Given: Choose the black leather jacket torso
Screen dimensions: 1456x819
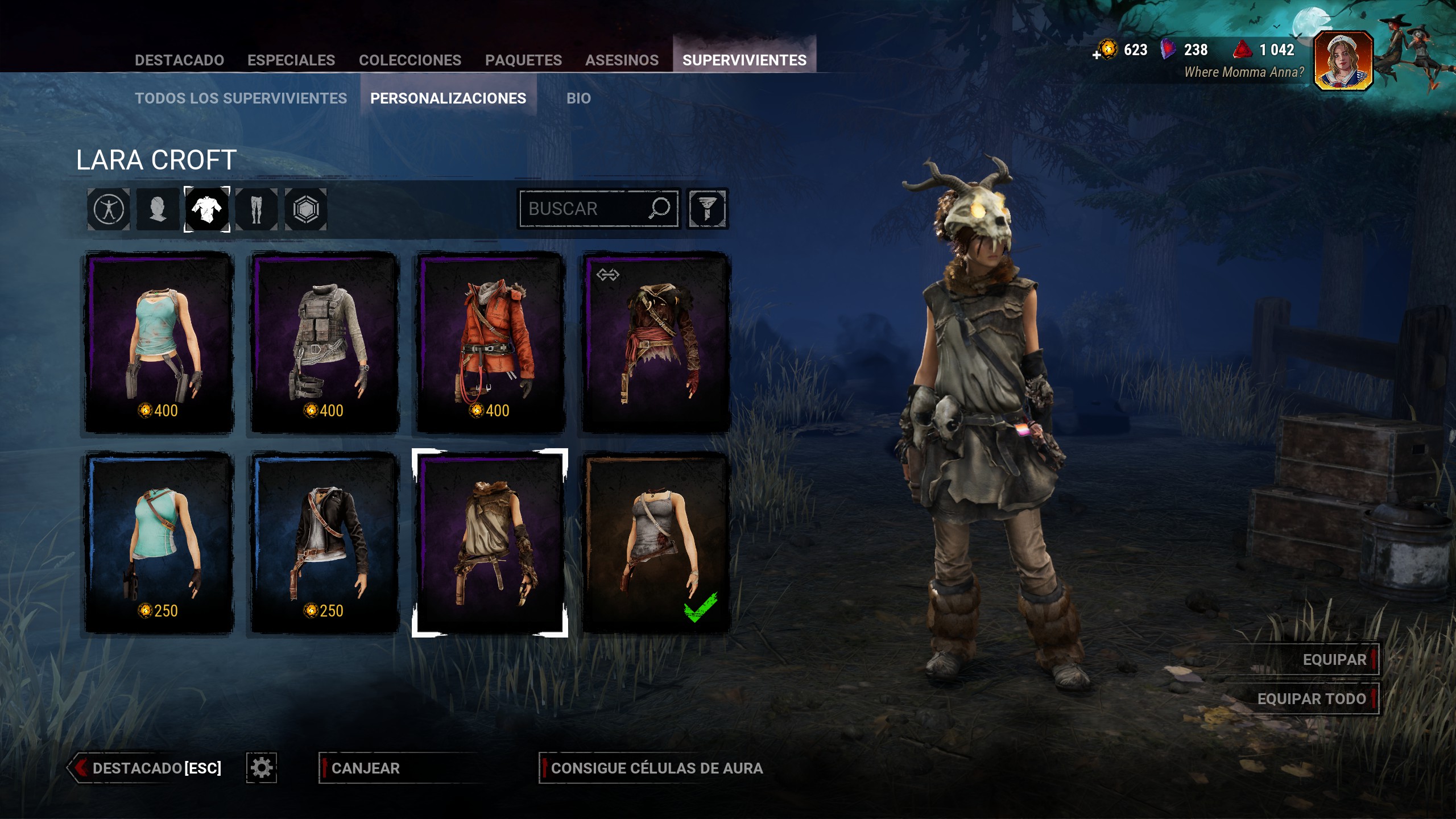Looking at the screenshot, I should [x=325, y=542].
